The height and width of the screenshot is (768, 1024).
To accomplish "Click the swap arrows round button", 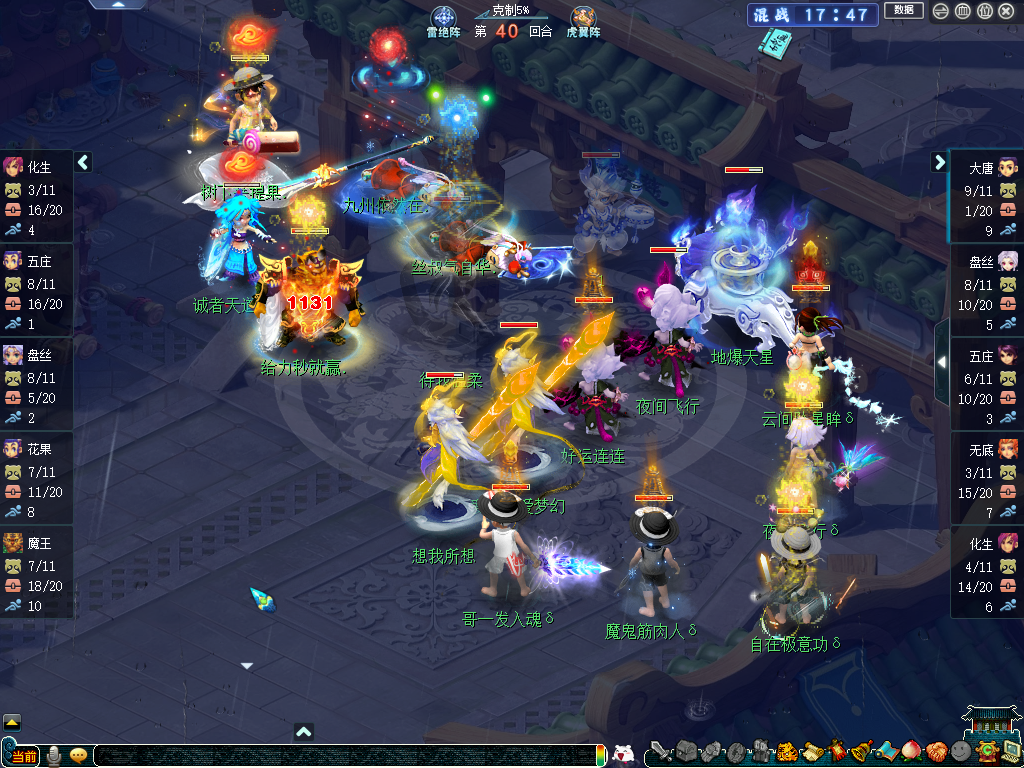I will [x=941, y=11].
